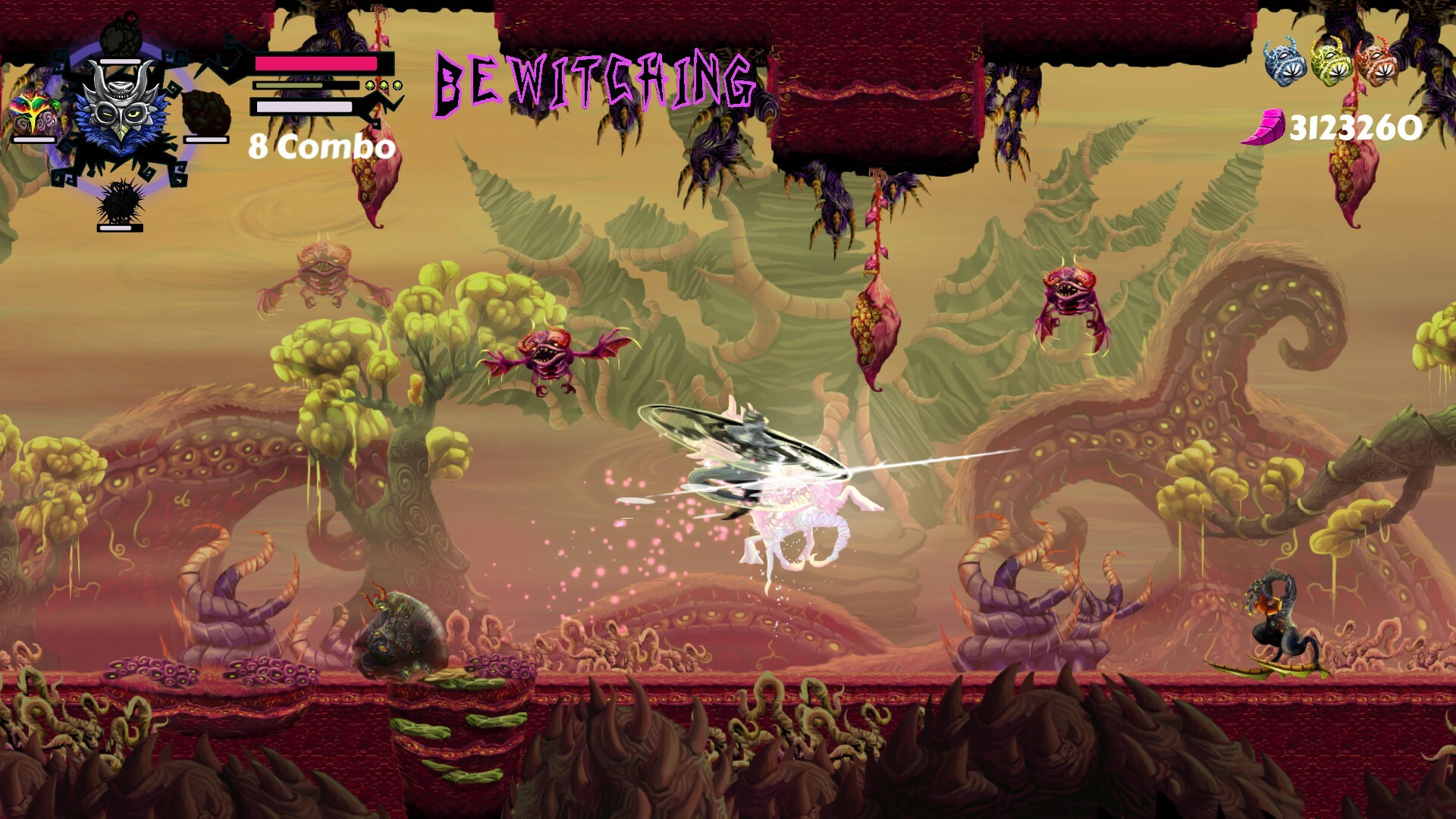
Task: Toggle the second green shield pip
Action: (x=382, y=86)
